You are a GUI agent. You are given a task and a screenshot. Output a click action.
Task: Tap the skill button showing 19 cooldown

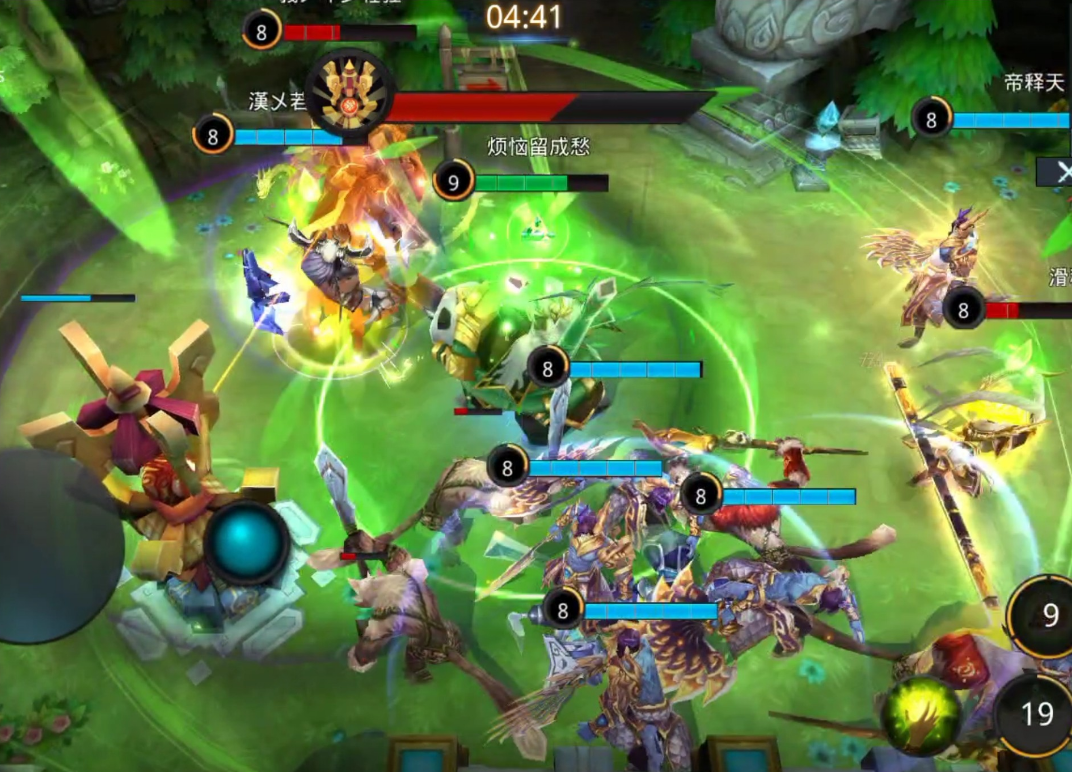[1037, 714]
